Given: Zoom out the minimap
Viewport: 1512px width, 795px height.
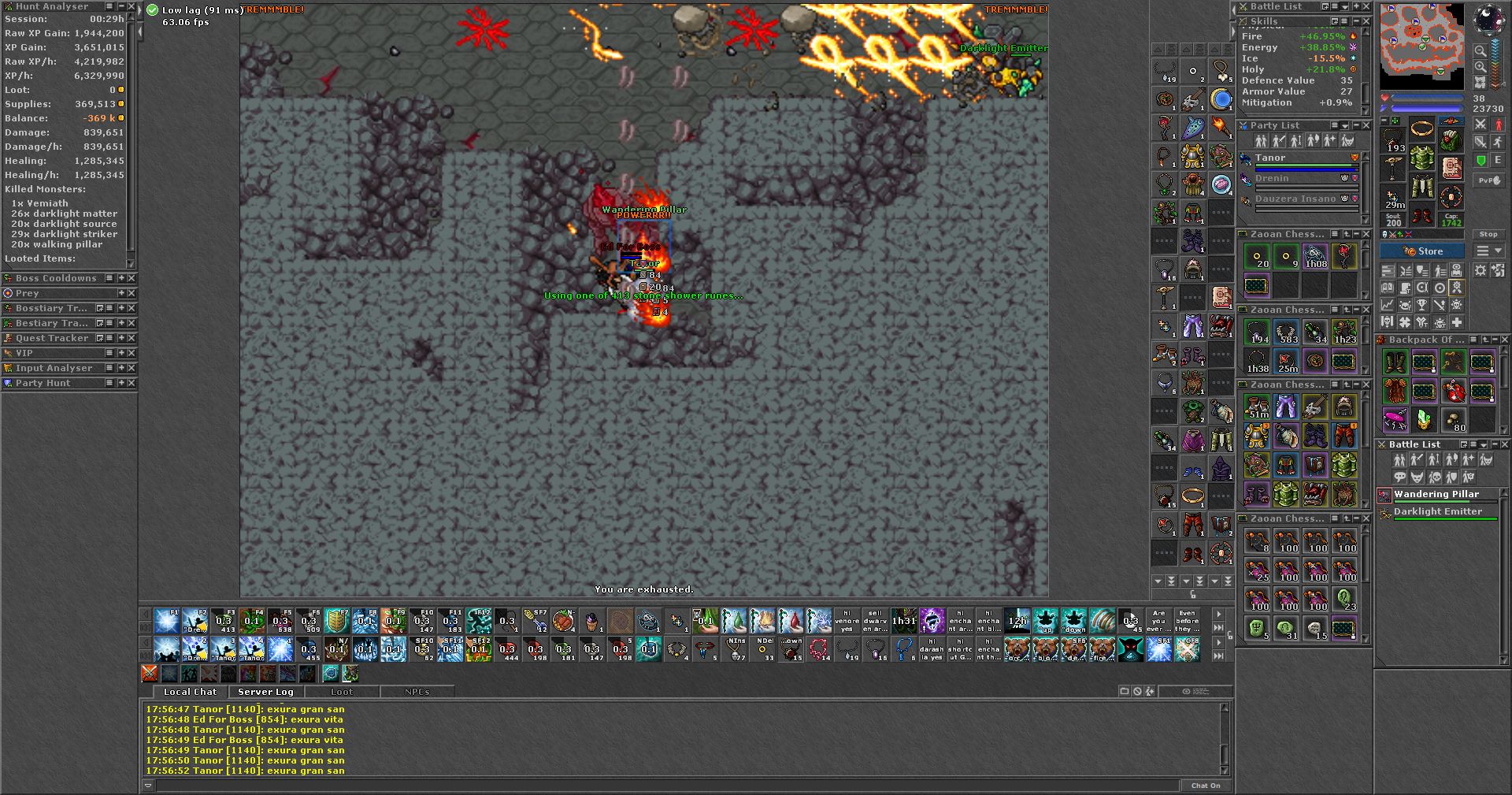Looking at the screenshot, I should [1480, 51].
